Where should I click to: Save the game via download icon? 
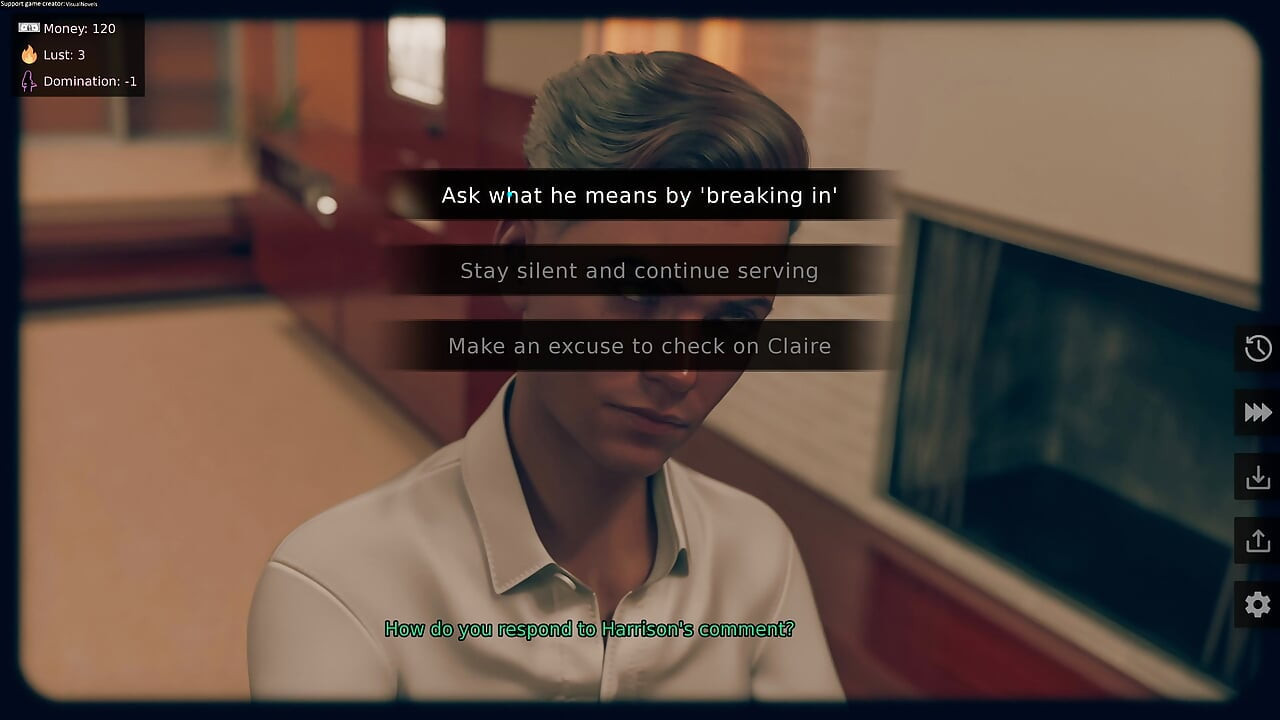click(x=1256, y=477)
